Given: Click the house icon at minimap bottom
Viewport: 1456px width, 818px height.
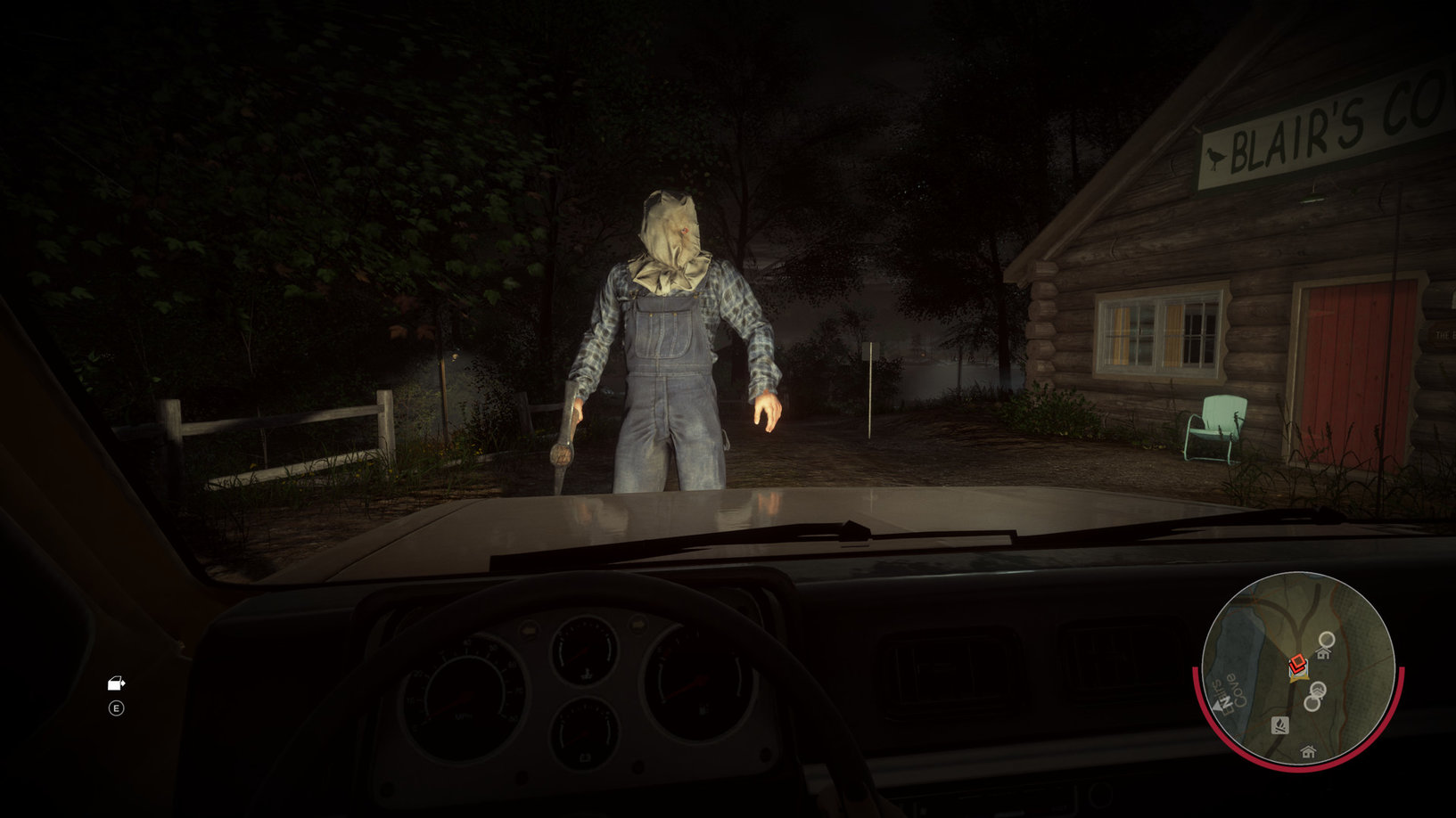Looking at the screenshot, I should click(1308, 752).
